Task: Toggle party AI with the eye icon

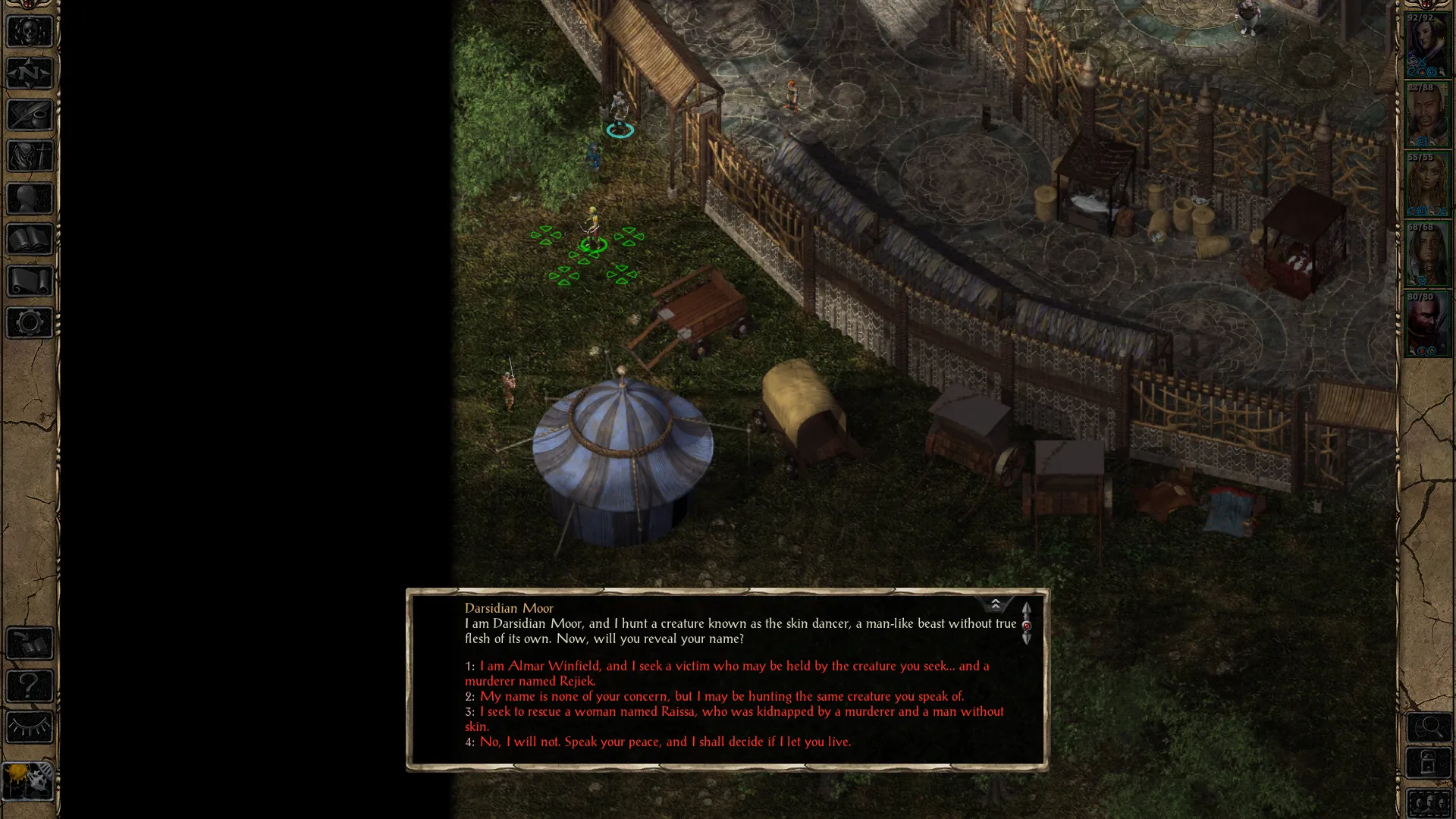Action: point(30,728)
